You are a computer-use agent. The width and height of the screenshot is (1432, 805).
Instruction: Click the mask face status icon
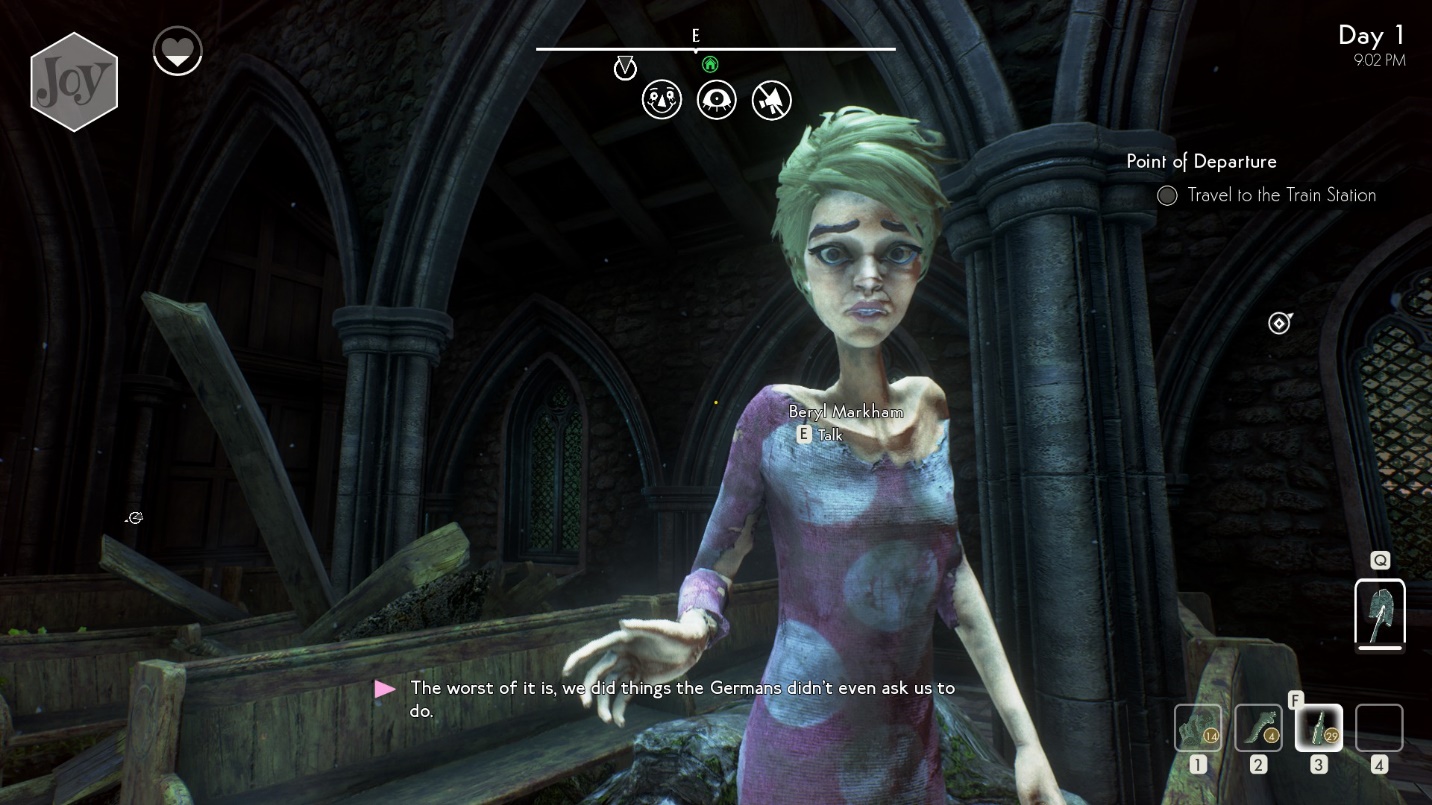pyautogui.click(x=662, y=100)
